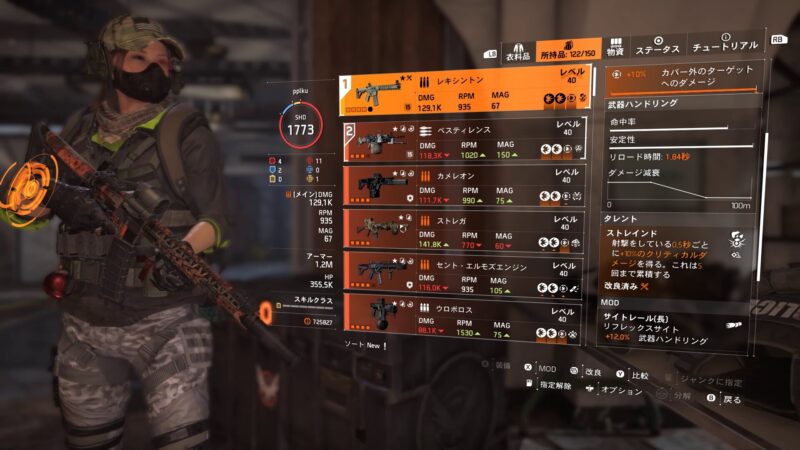Show the ステータス stats tab
The height and width of the screenshot is (450, 800).
pos(657,49)
